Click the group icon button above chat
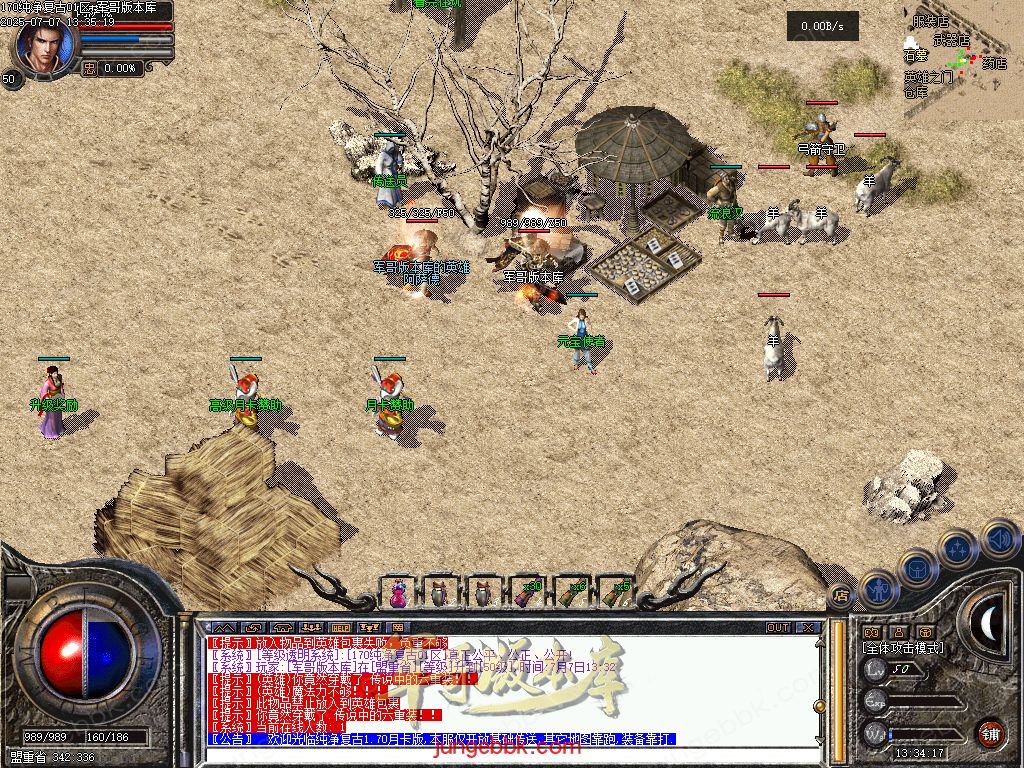Screen dimensions: 1024x768 tap(310, 628)
